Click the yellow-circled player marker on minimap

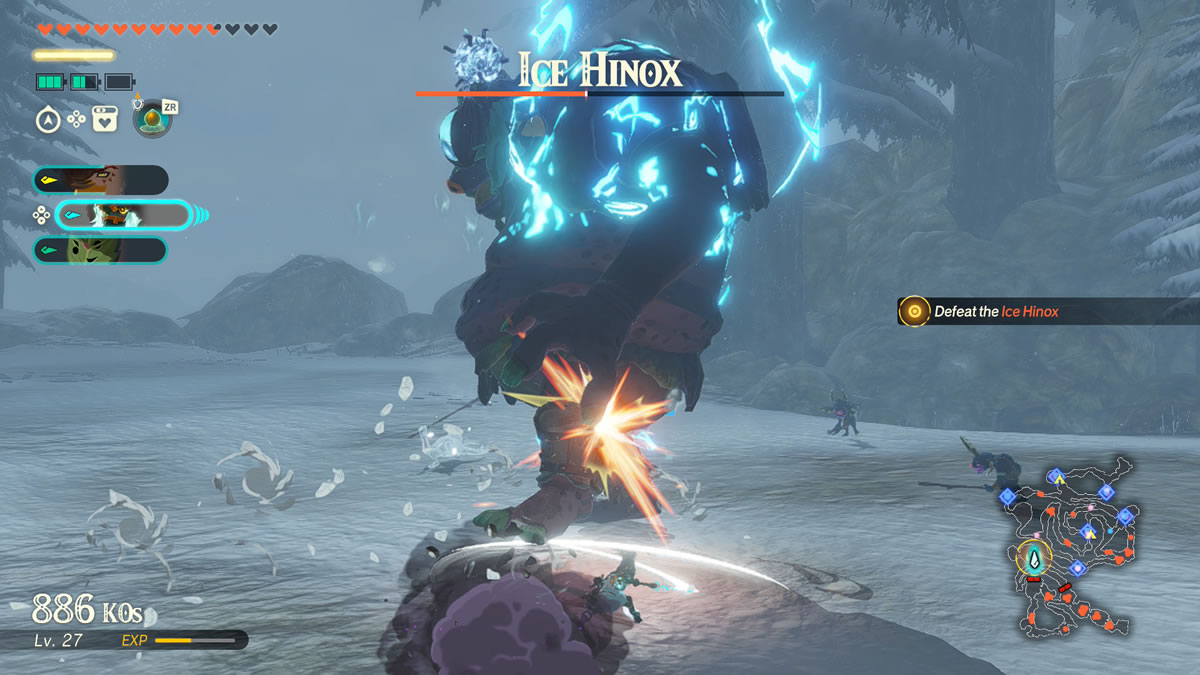pos(1035,555)
